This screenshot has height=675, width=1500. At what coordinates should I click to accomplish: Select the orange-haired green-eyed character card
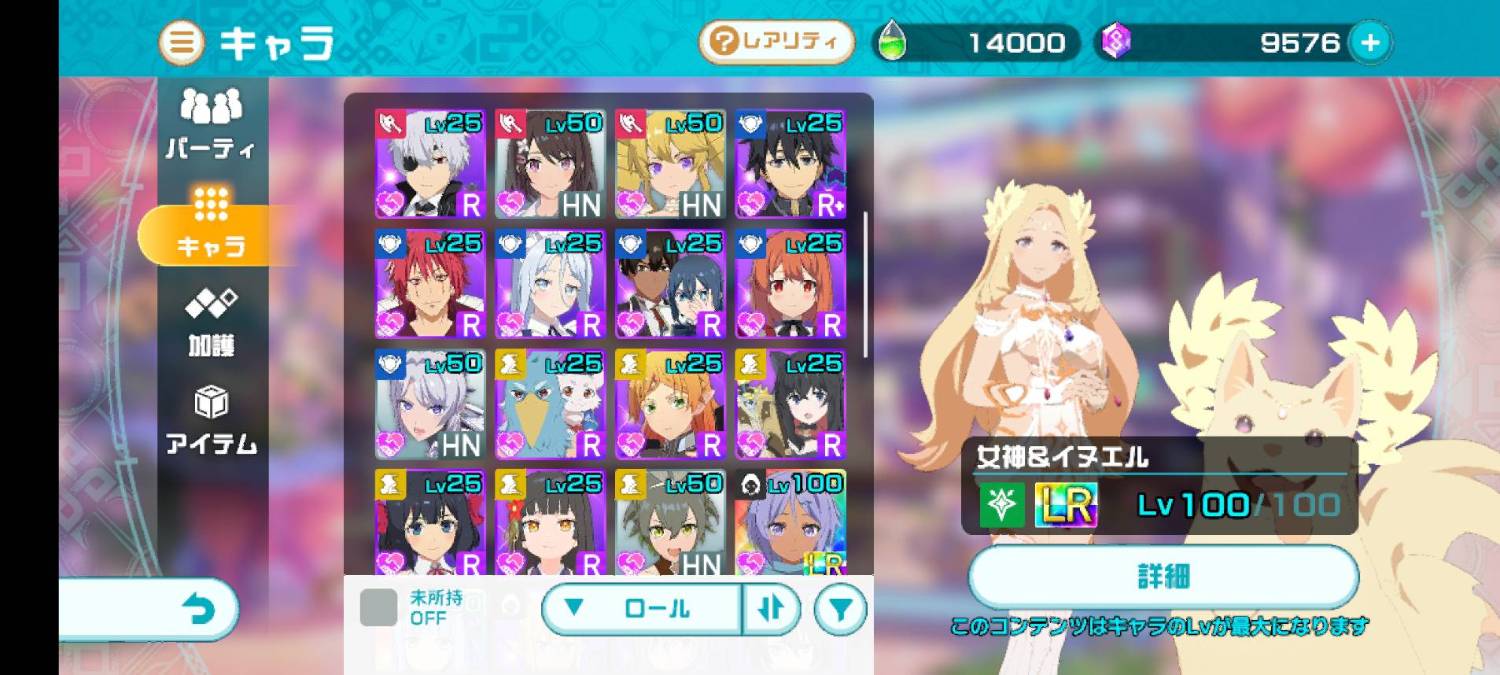(x=670, y=404)
